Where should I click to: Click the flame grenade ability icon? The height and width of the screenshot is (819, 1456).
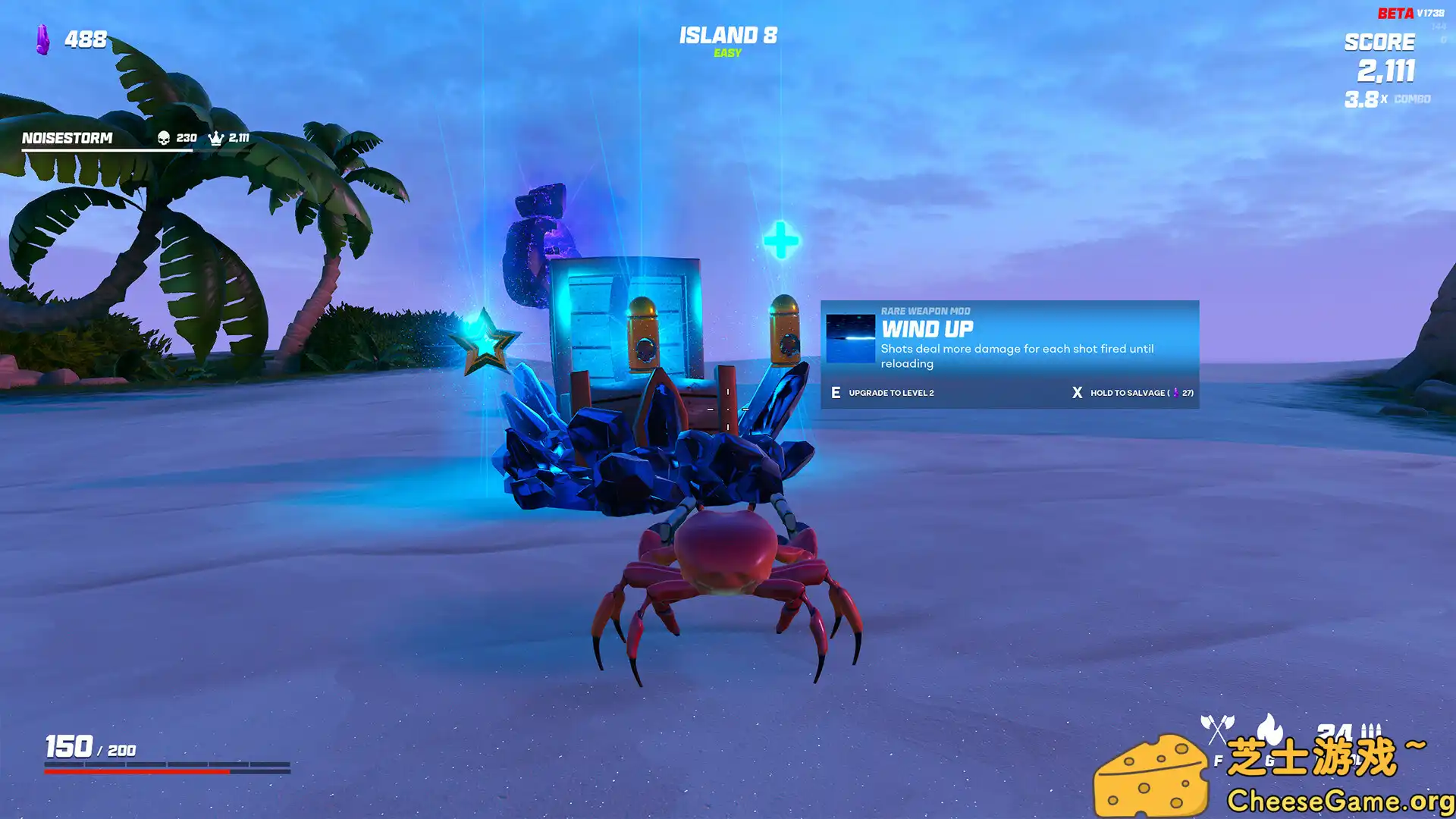pyautogui.click(x=1268, y=728)
